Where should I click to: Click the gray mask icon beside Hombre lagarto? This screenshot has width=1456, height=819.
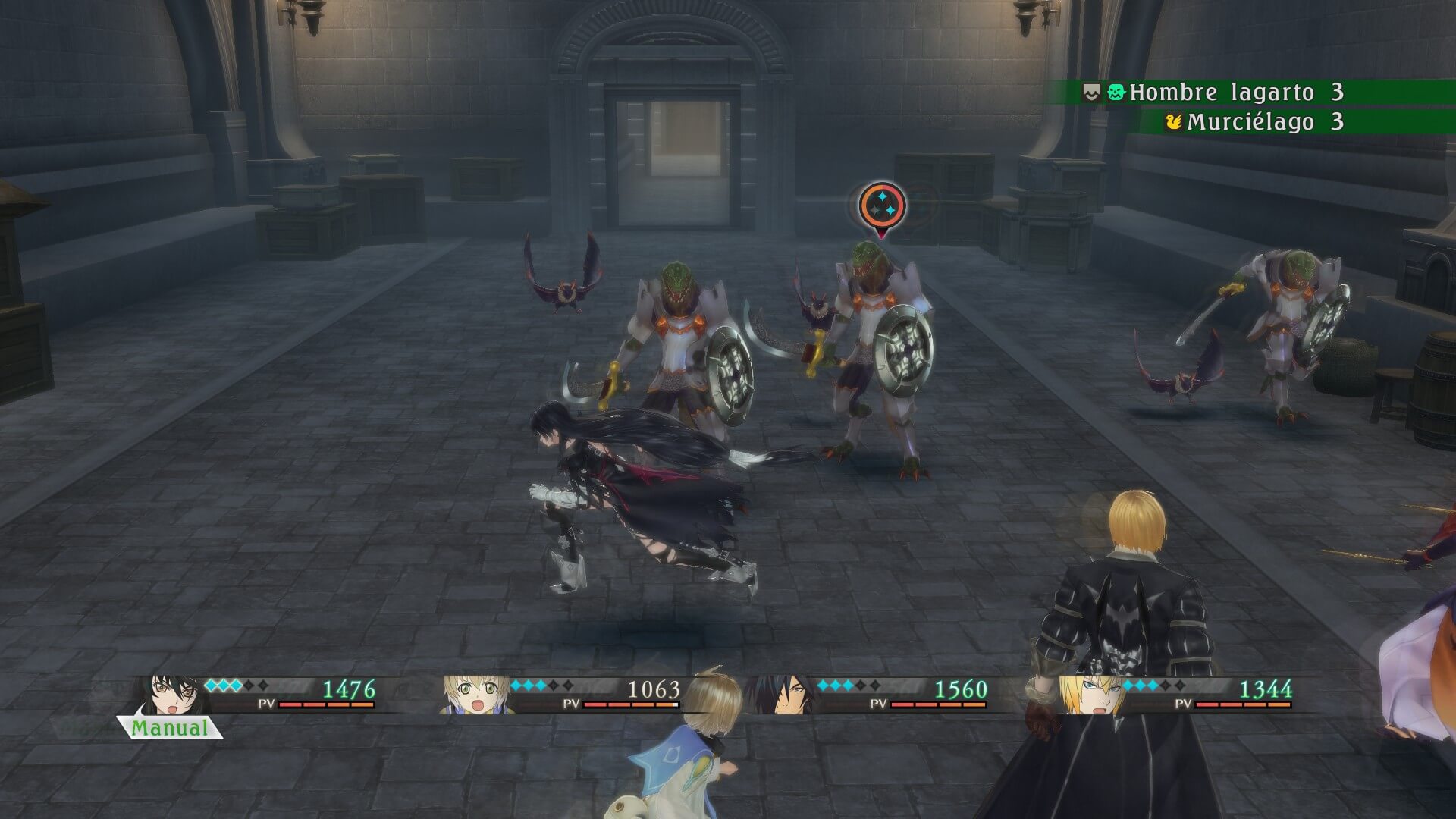(1090, 93)
